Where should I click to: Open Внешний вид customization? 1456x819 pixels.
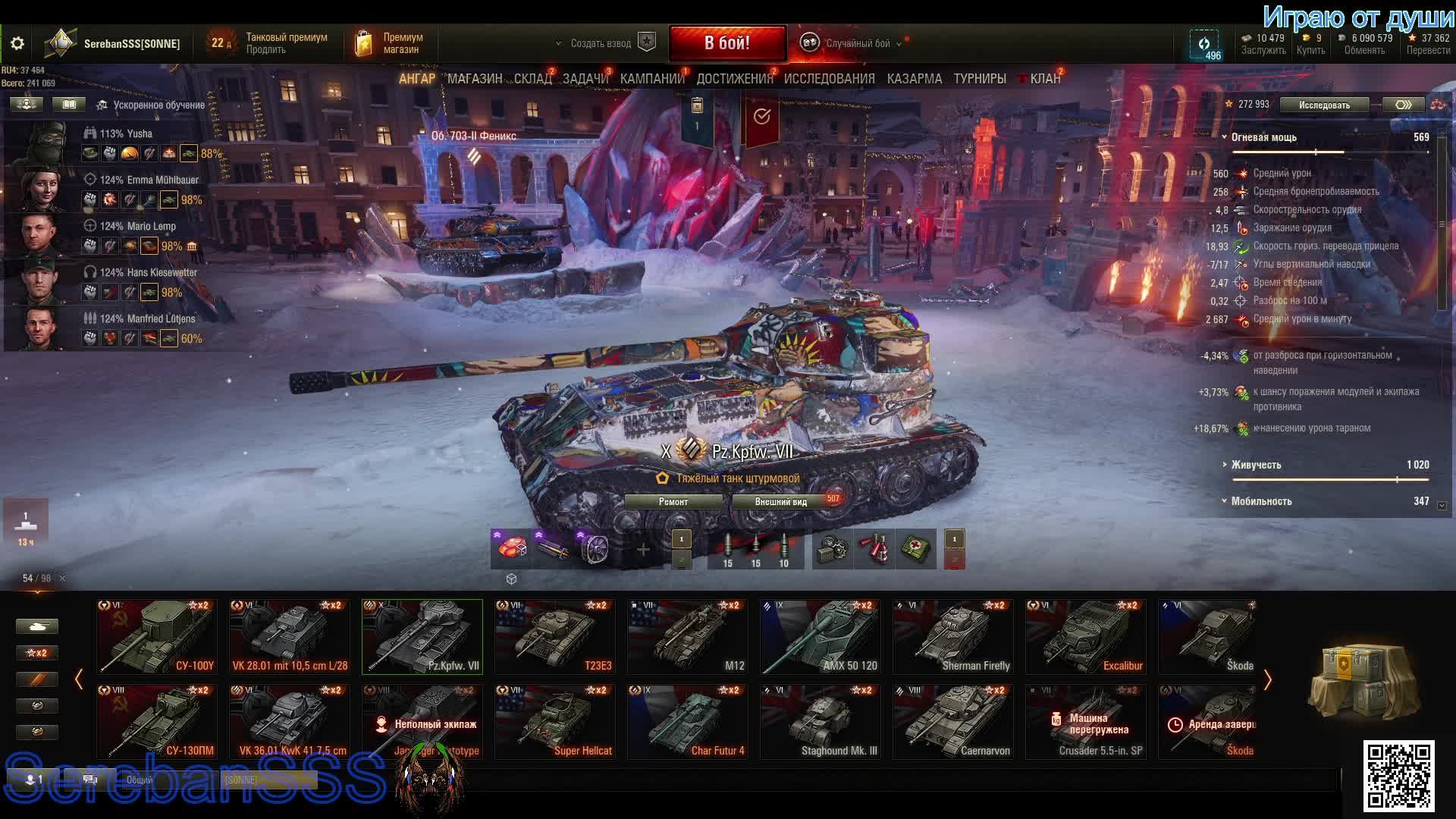781,502
